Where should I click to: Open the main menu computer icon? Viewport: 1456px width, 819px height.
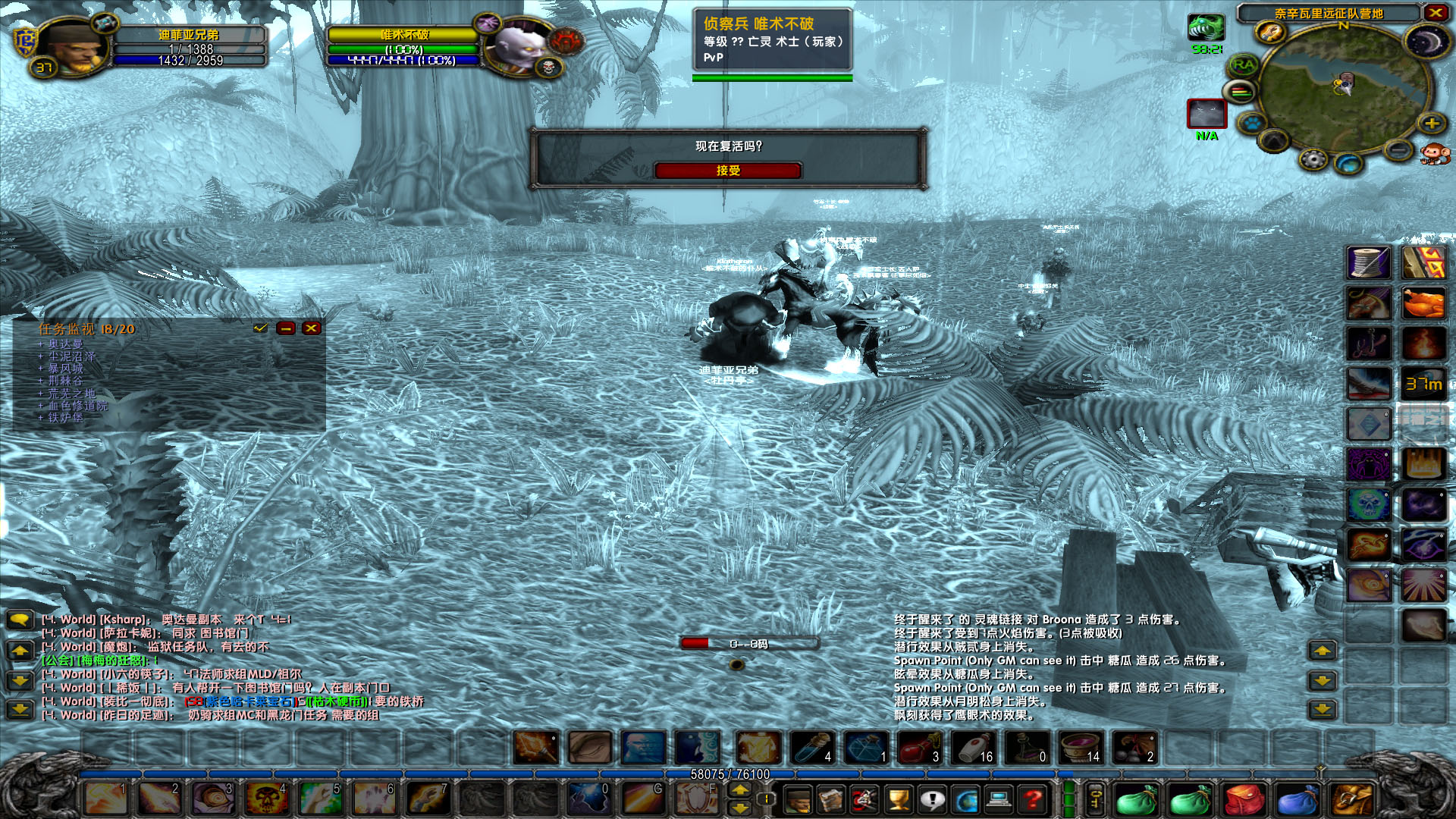click(998, 799)
